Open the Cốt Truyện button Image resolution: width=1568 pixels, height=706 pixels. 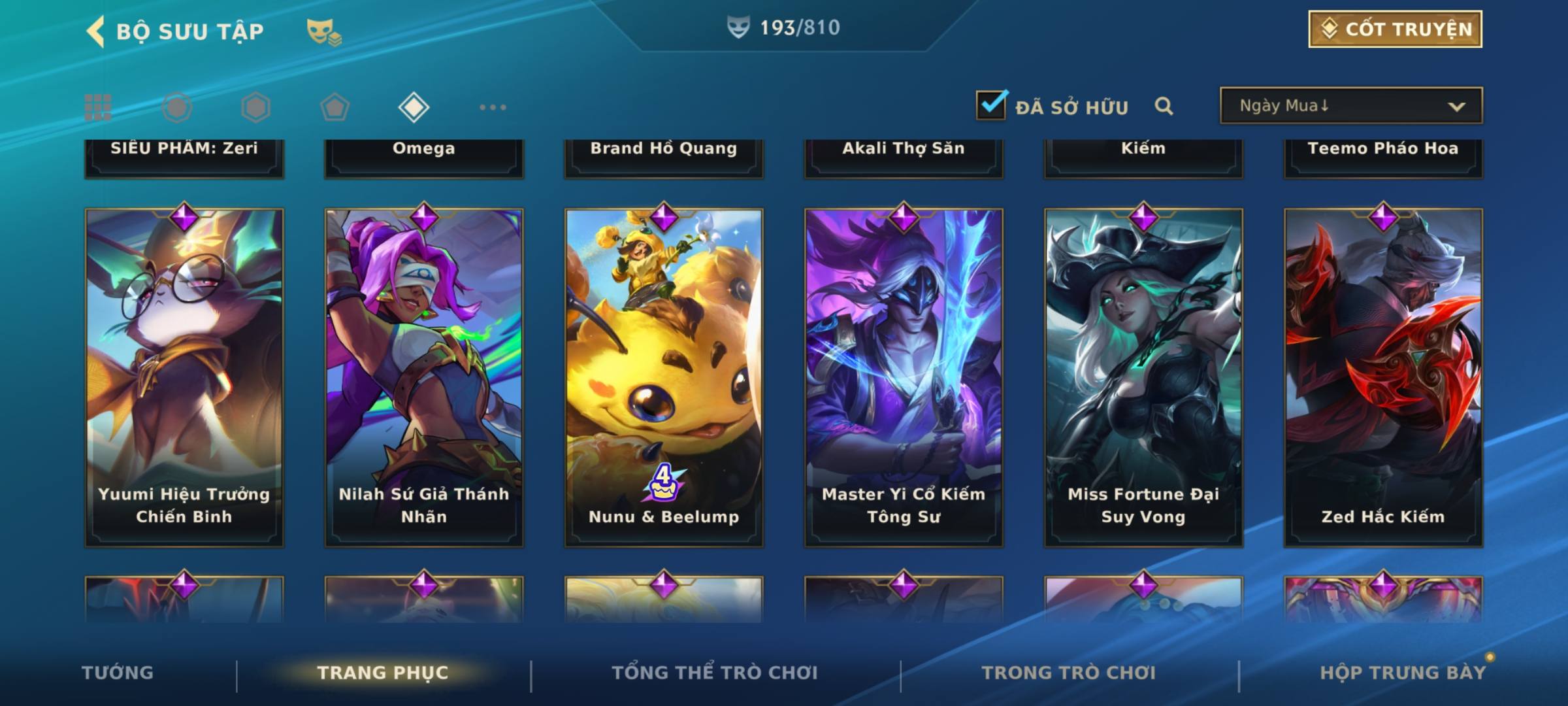point(1395,29)
